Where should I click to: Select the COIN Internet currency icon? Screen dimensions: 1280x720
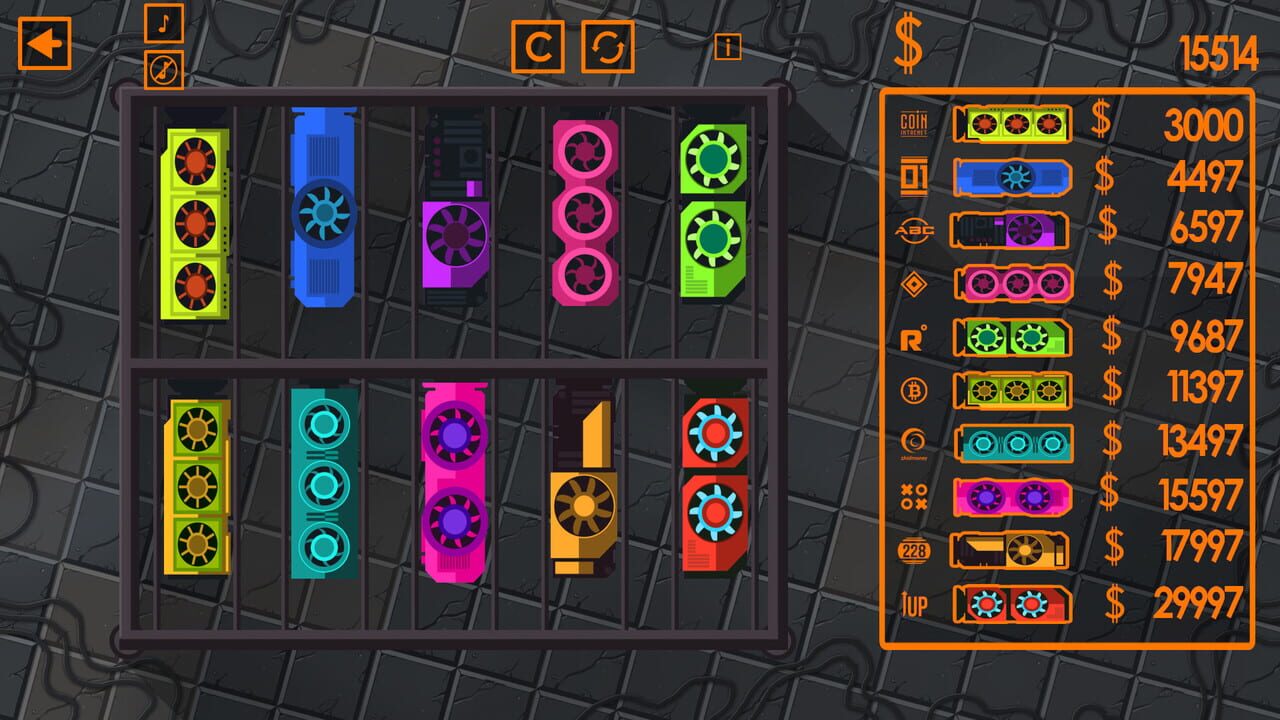pos(915,120)
